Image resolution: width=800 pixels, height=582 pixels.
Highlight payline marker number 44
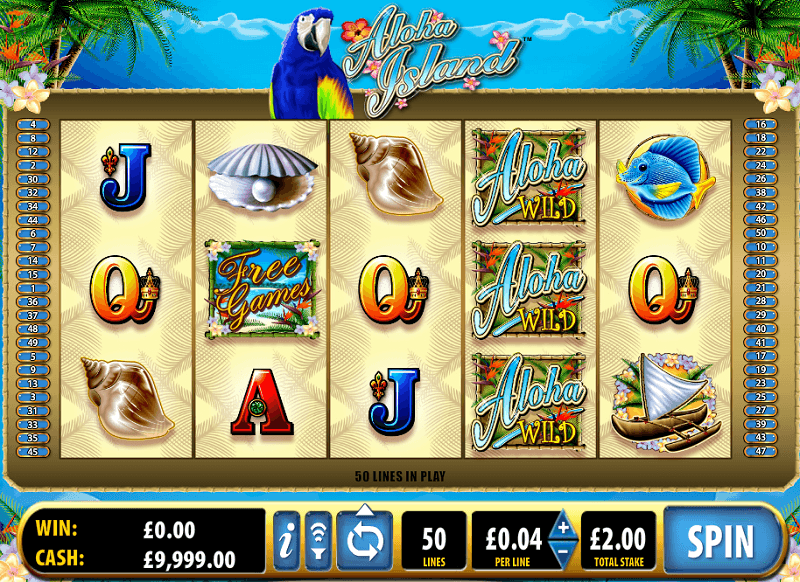click(x=33, y=219)
